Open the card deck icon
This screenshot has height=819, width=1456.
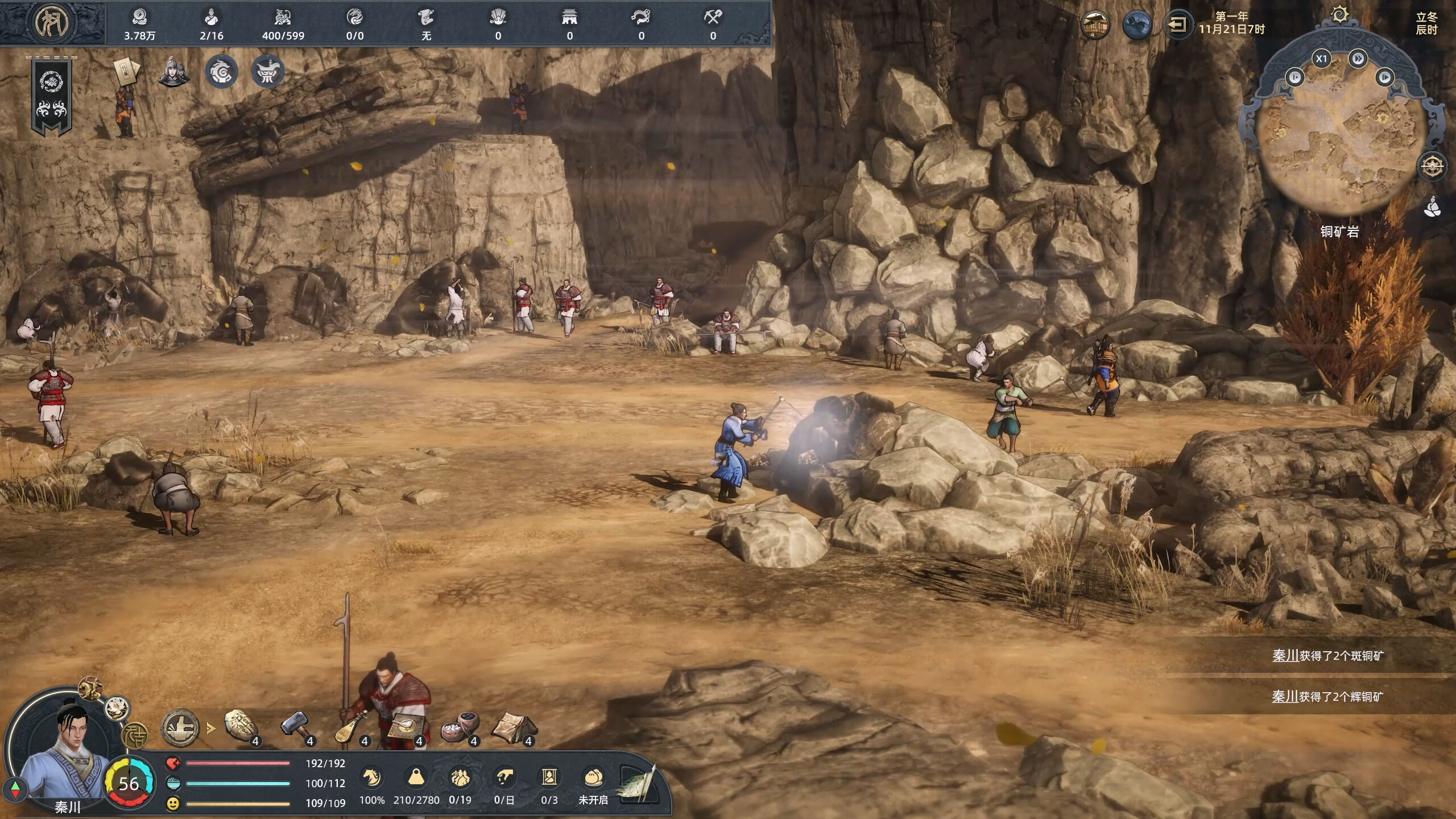click(x=125, y=71)
